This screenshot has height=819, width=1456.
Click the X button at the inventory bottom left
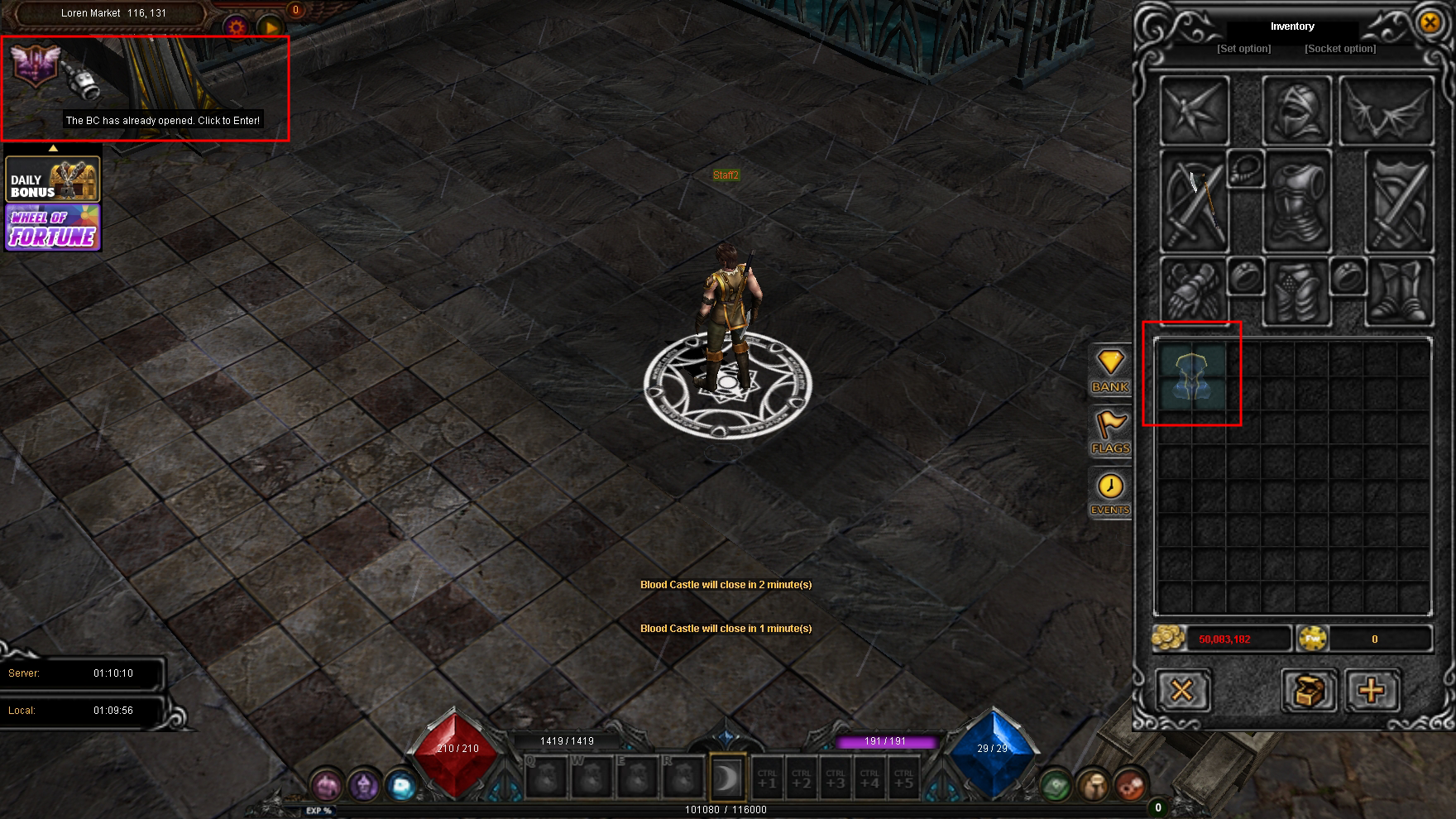tap(1182, 690)
